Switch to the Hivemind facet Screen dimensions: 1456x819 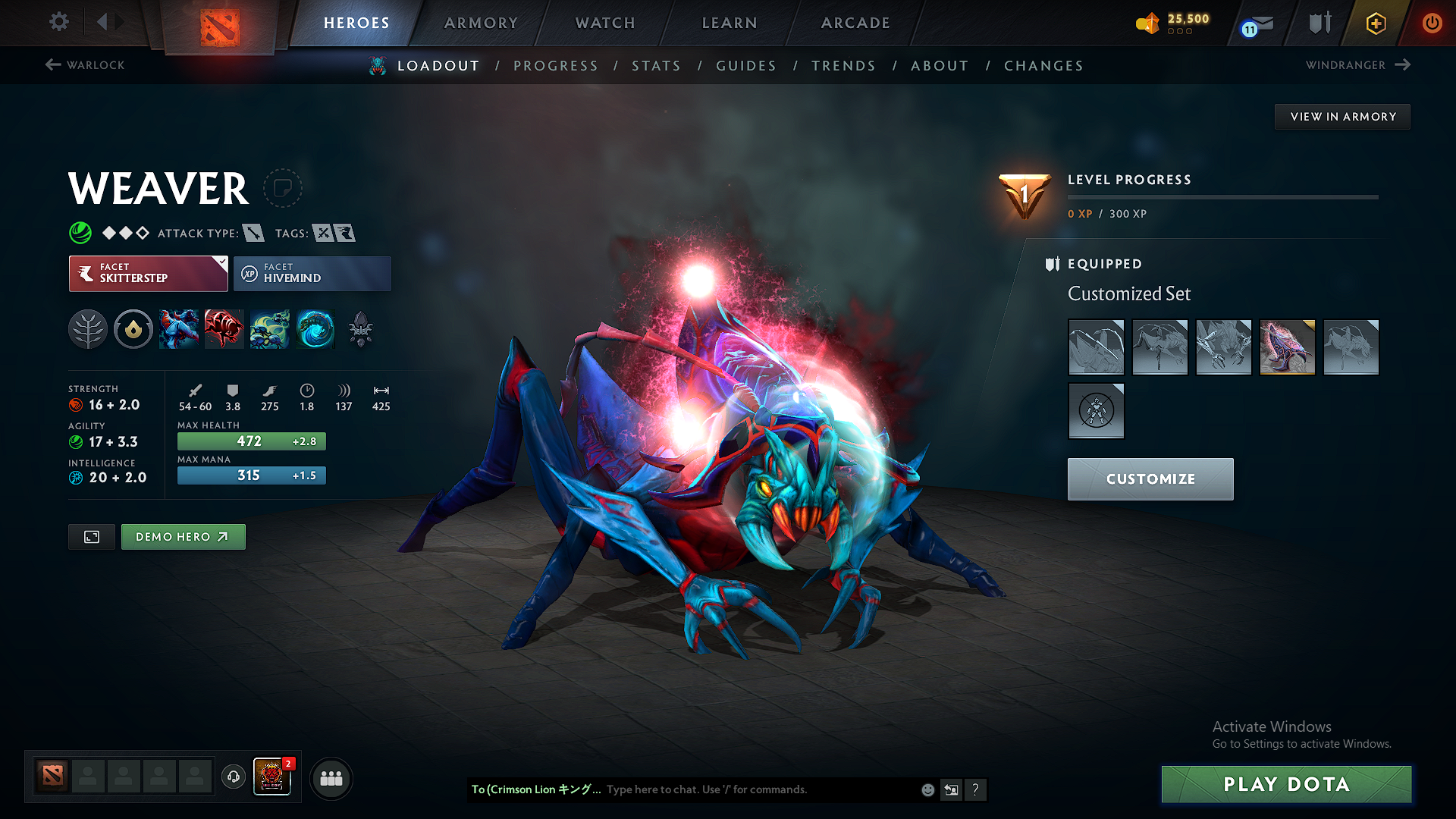312,273
